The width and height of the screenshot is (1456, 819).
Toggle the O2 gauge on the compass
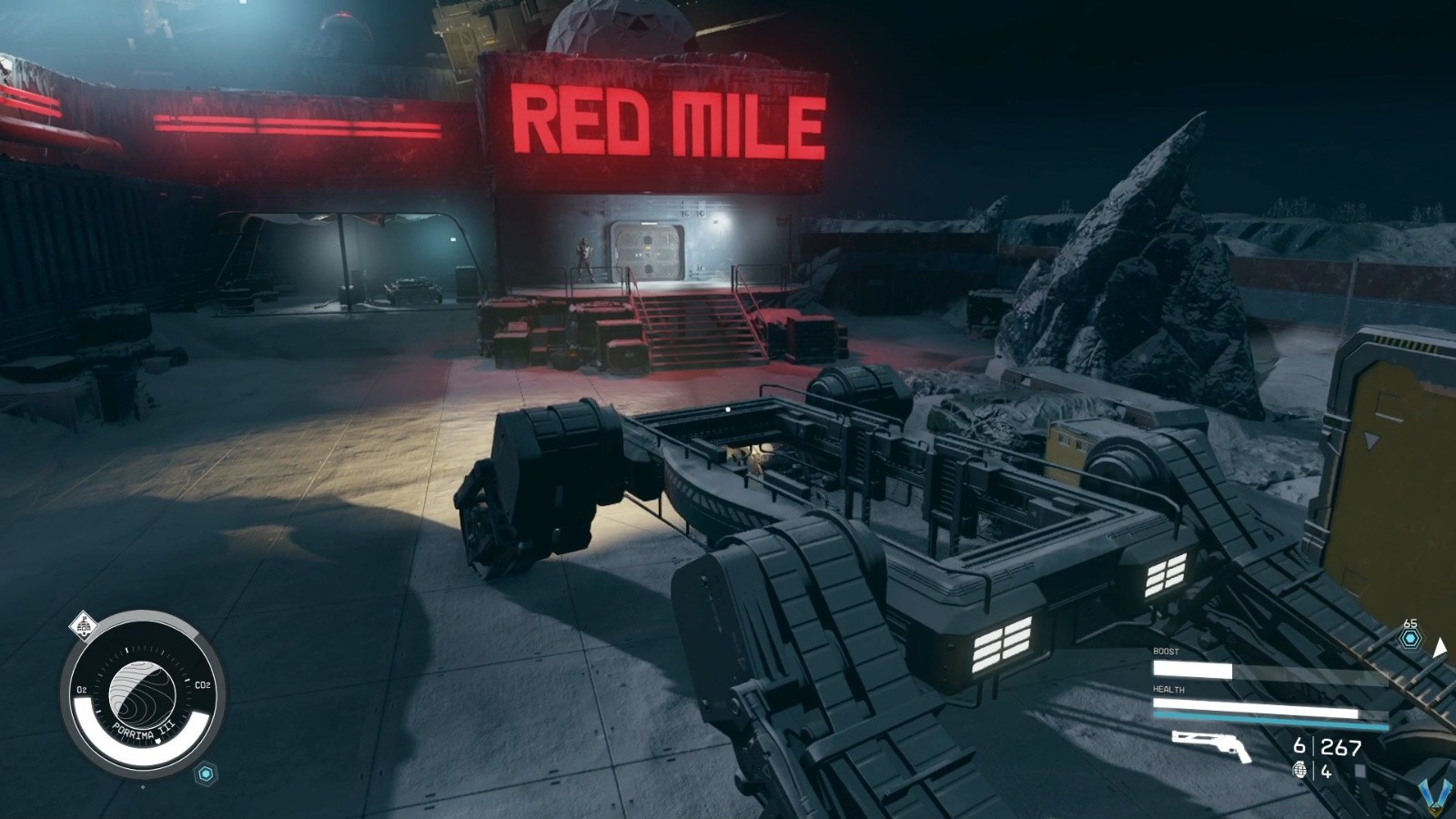pos(82,689)
